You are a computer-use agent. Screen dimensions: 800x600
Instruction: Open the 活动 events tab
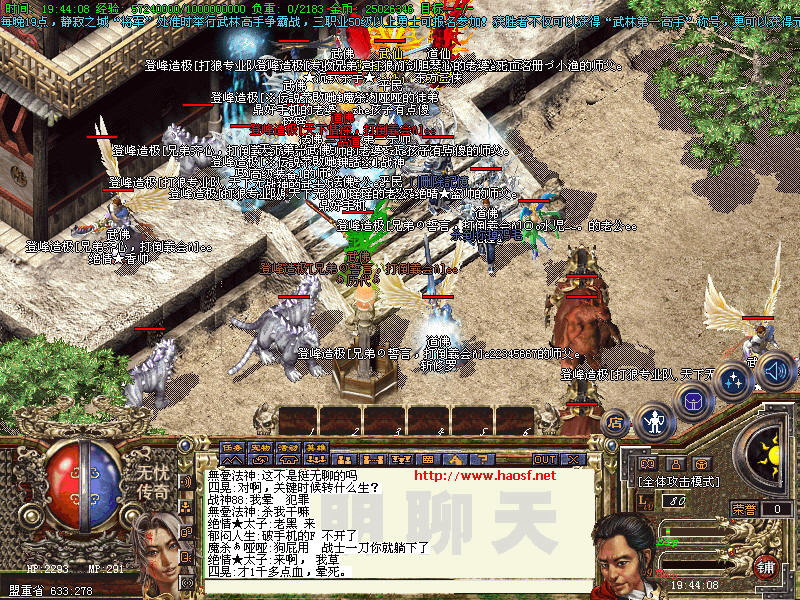coord(288,447)
